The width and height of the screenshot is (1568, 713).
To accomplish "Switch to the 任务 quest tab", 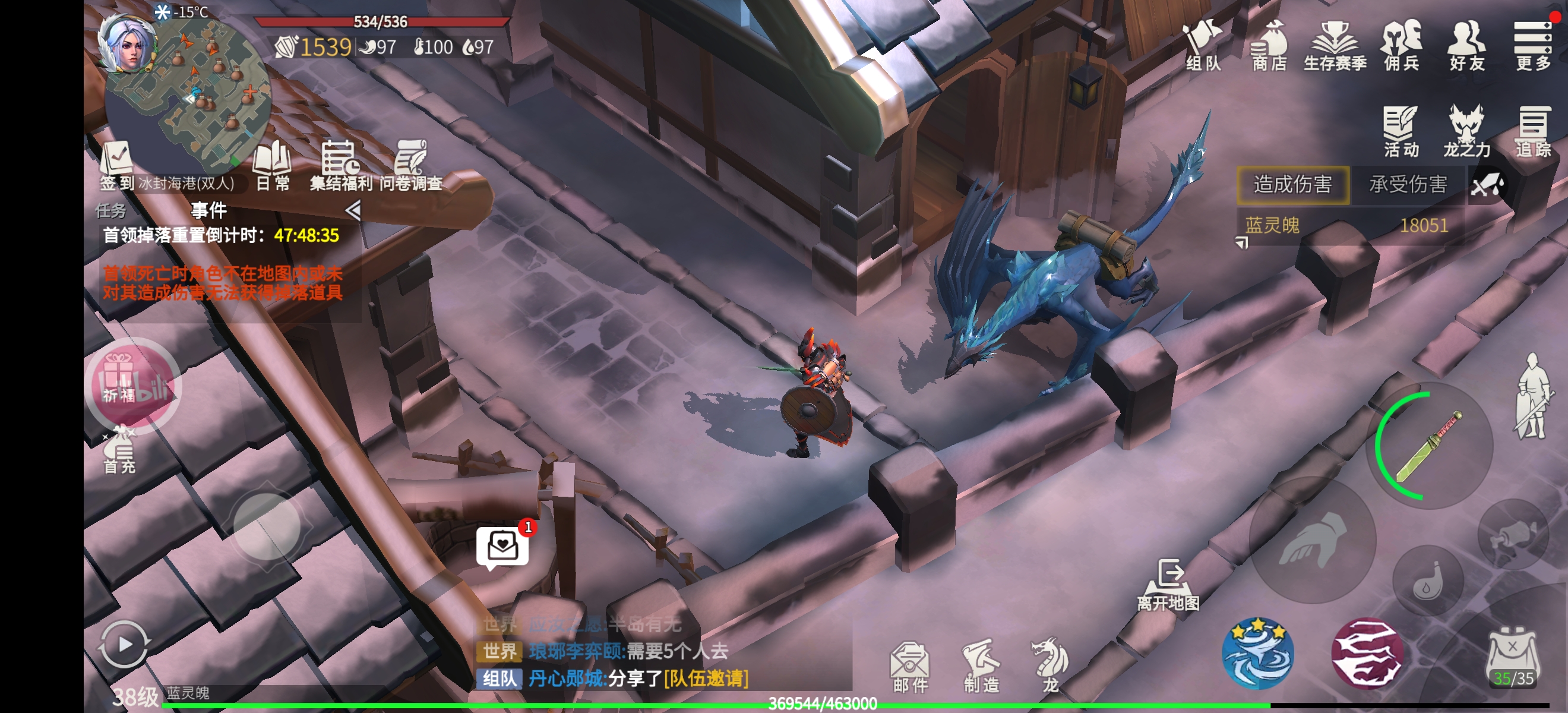I will 111,211.
